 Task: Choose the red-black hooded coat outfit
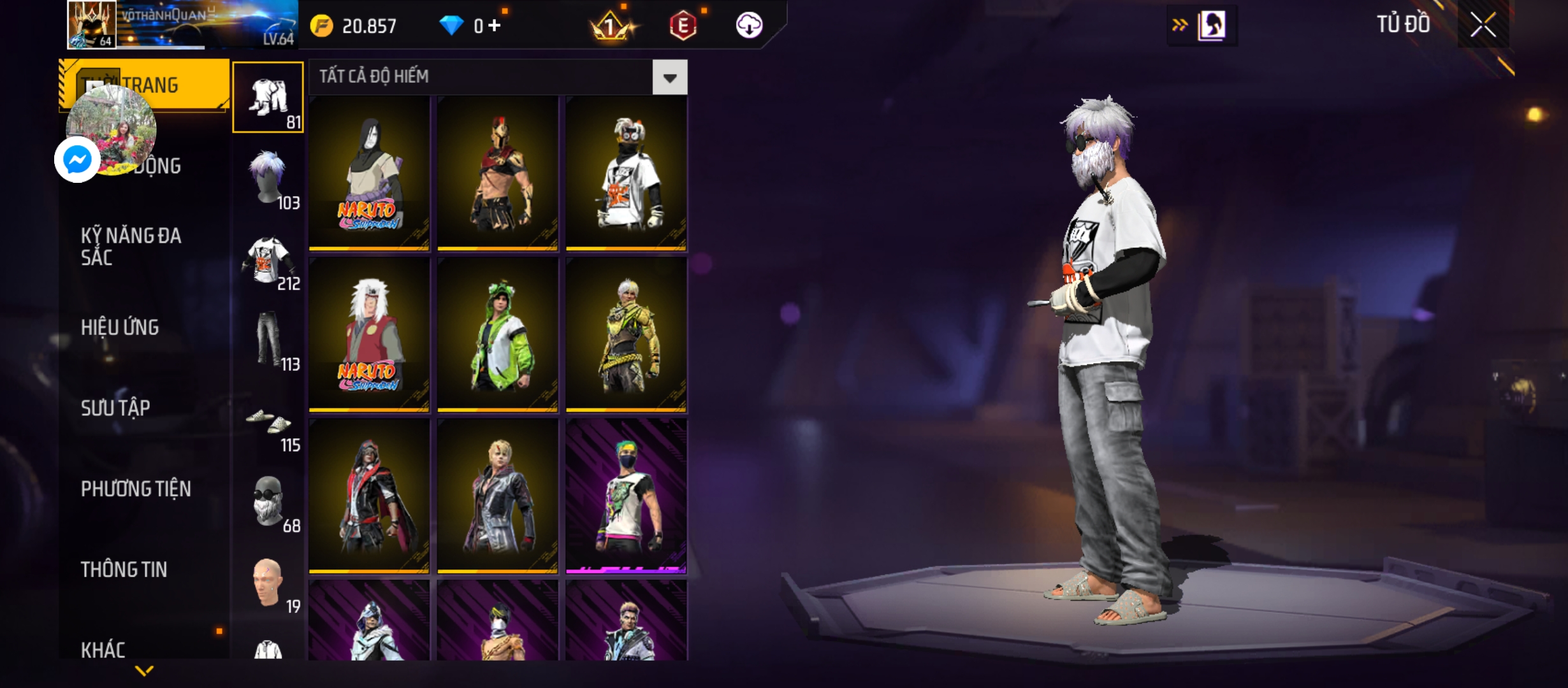click(369, 497)
